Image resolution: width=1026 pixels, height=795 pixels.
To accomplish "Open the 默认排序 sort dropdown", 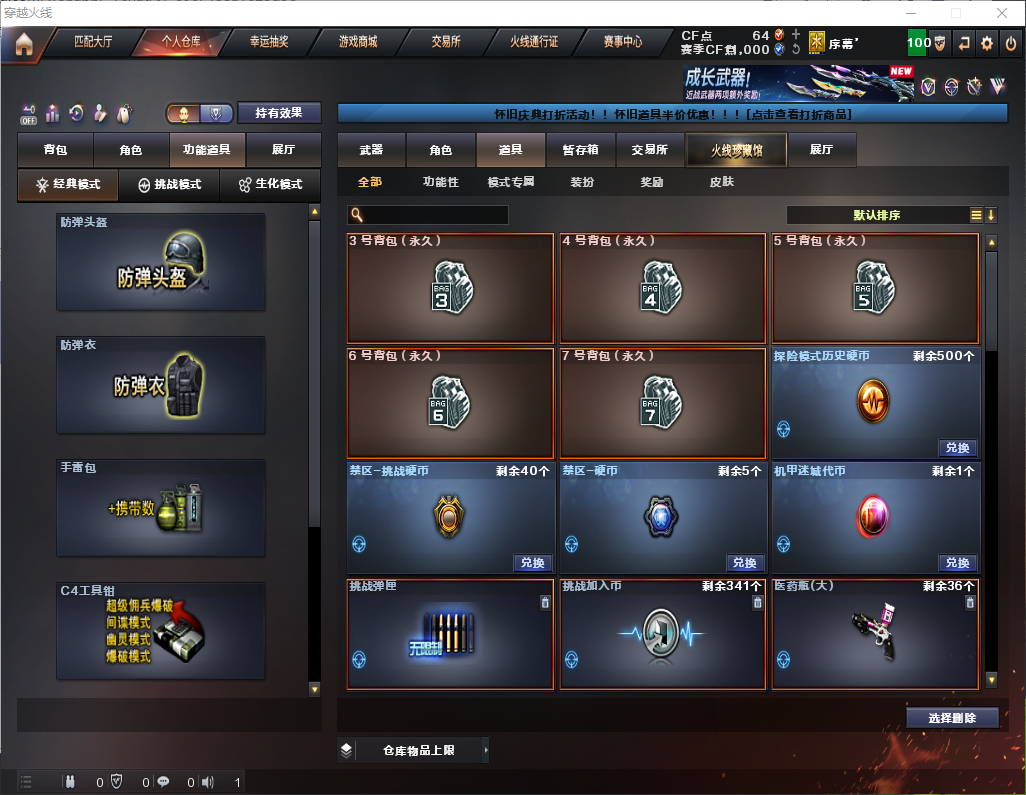I will [x=875, y=215].
